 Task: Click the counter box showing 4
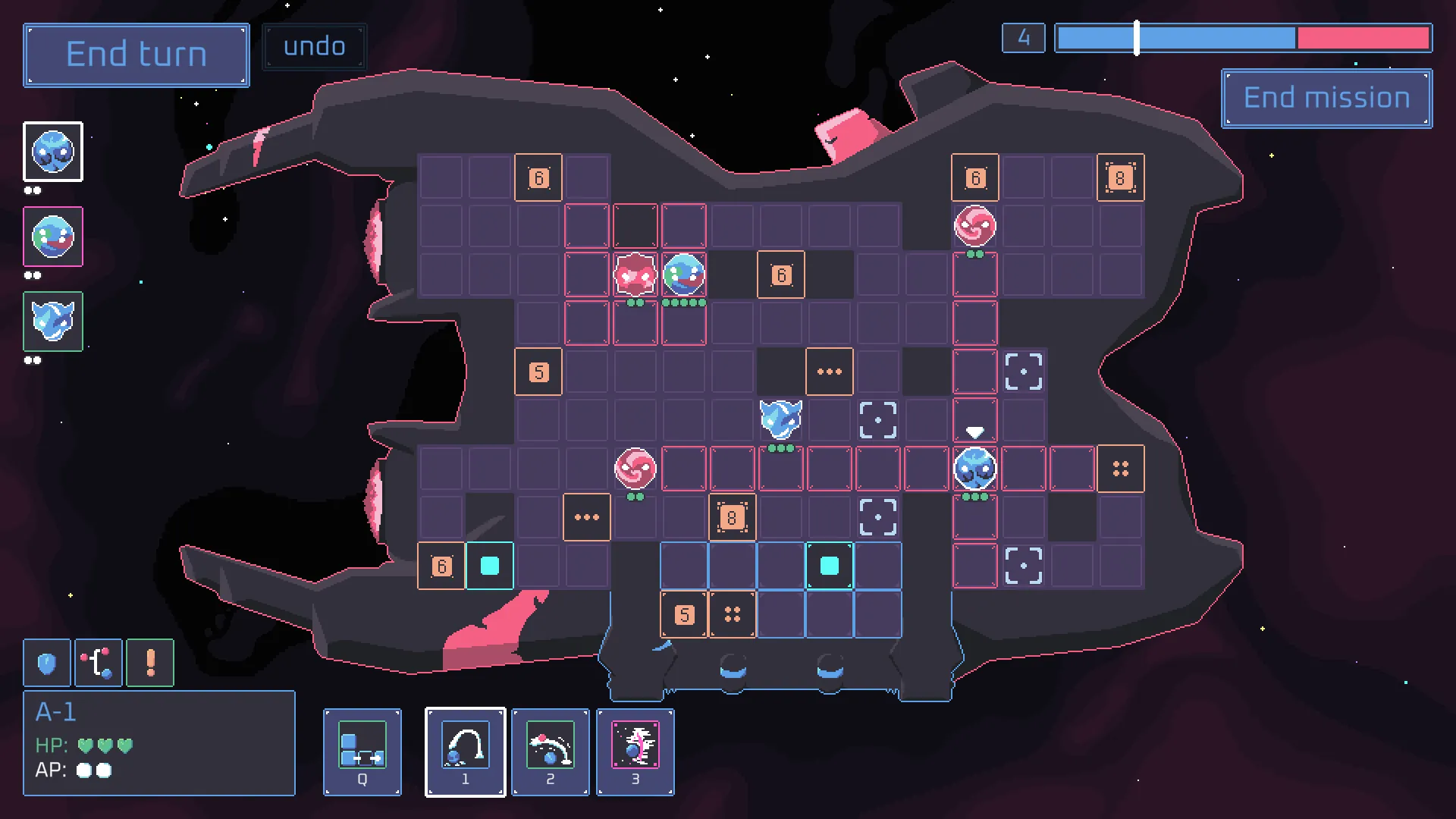pyautogui.click(x=1023, y=37)
